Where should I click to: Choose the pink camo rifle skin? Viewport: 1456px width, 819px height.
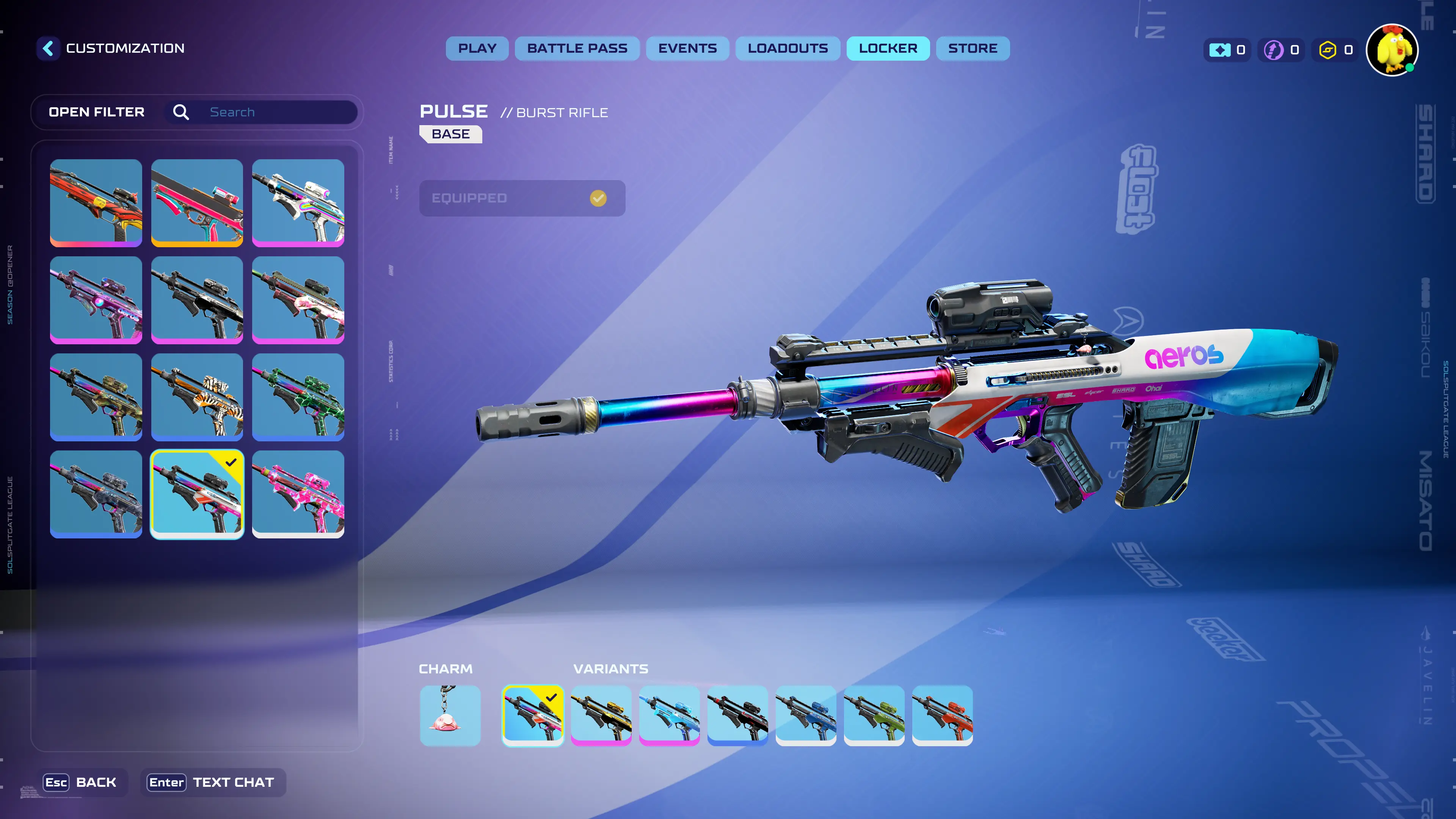[x=298, y=494]
